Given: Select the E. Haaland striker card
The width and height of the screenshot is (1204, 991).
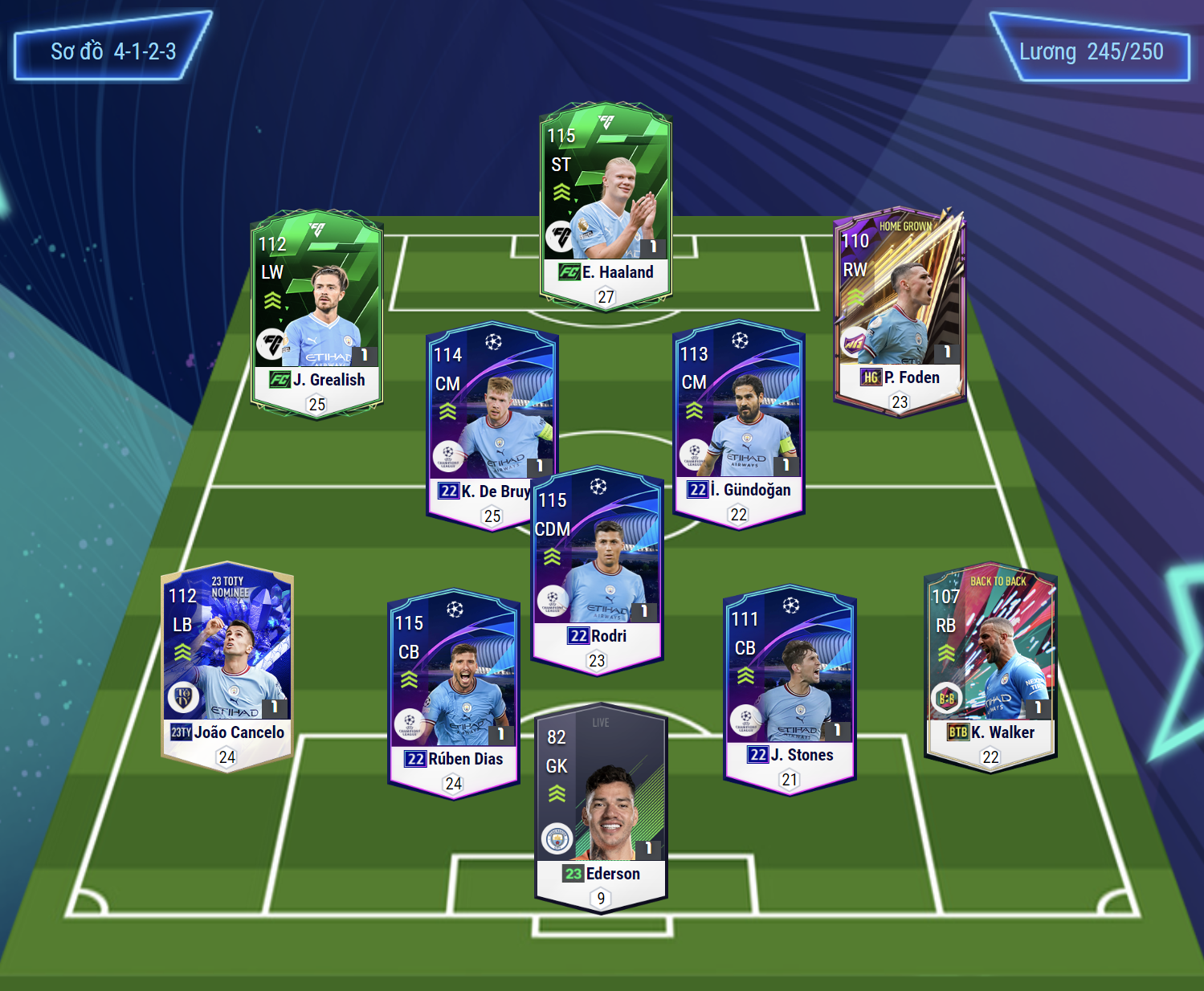Looking at the screenshot, I should pyautogui.click(x=606, y=206).
